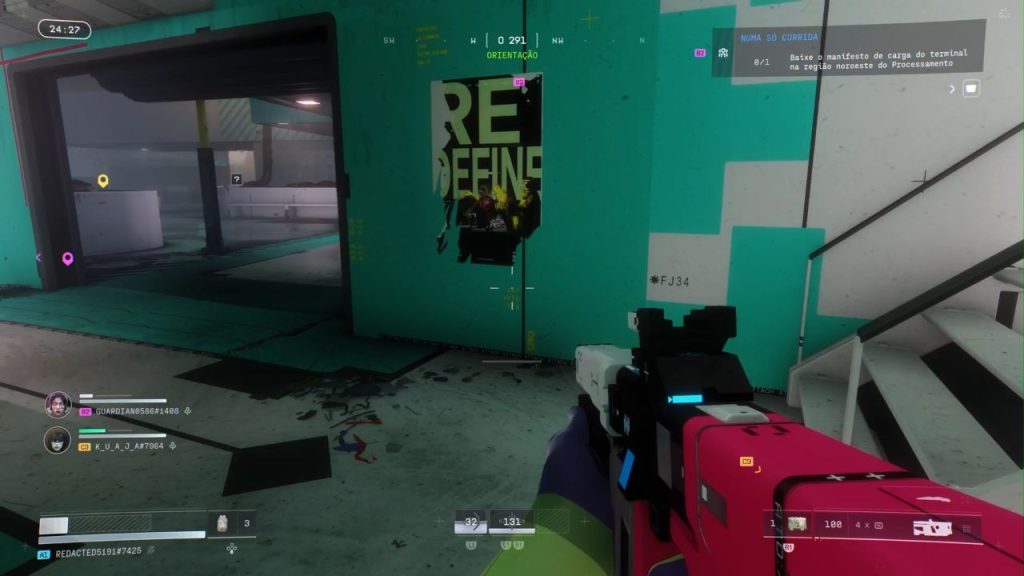The width and height of the screenshot is (1024, 576).
Task: Select GUARDIAN0586#1408's squad portrait
Action: [58, 404]
